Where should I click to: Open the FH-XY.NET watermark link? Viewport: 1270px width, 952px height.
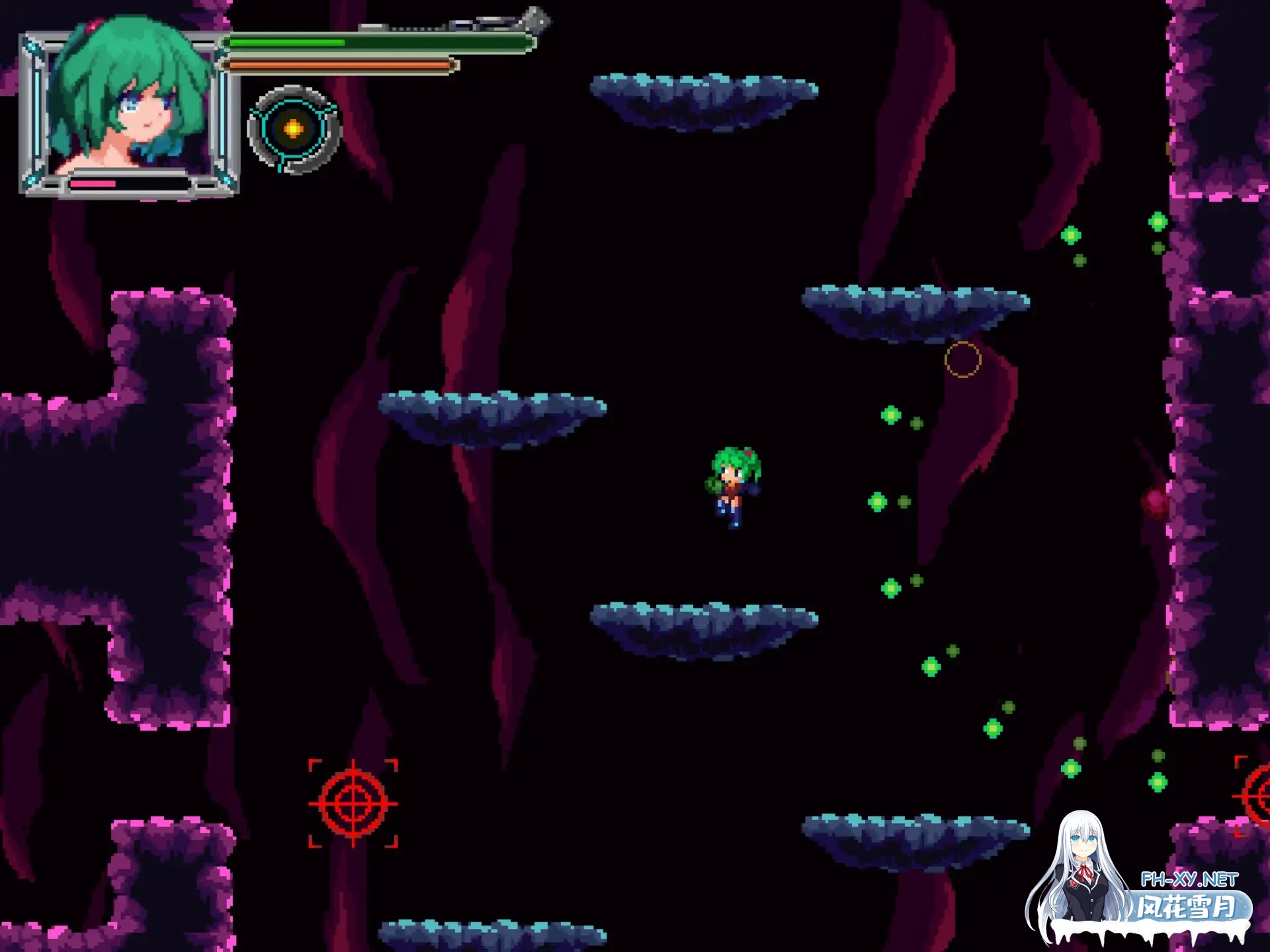point(1189,879)
